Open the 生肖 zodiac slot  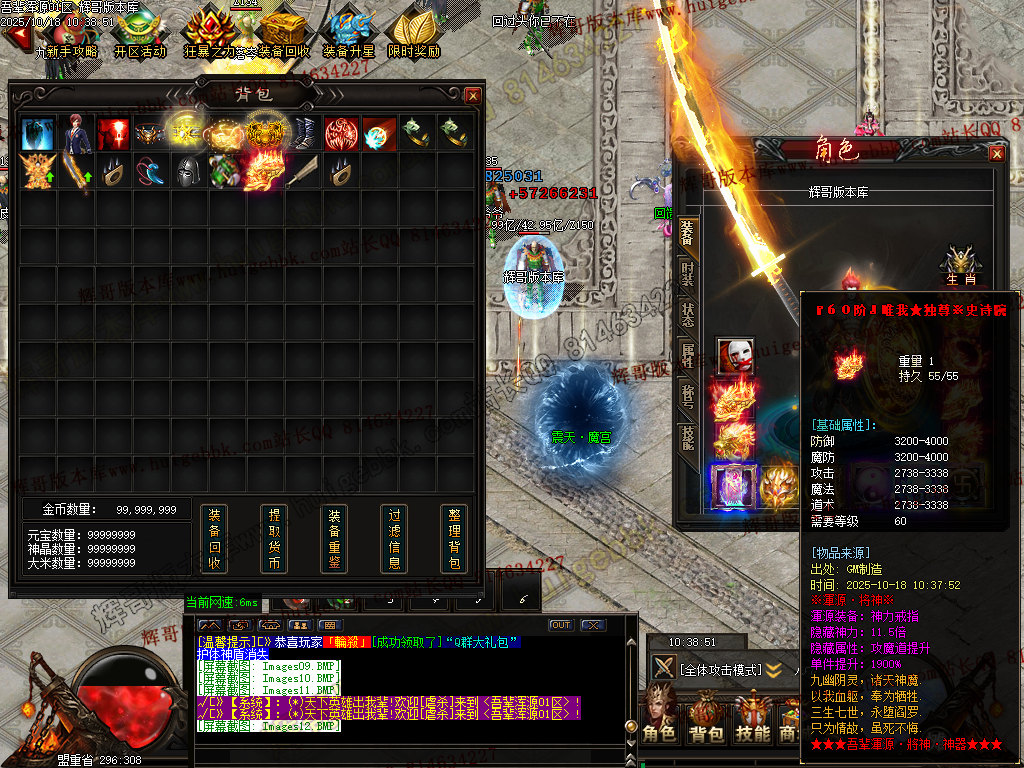[959, 264]
